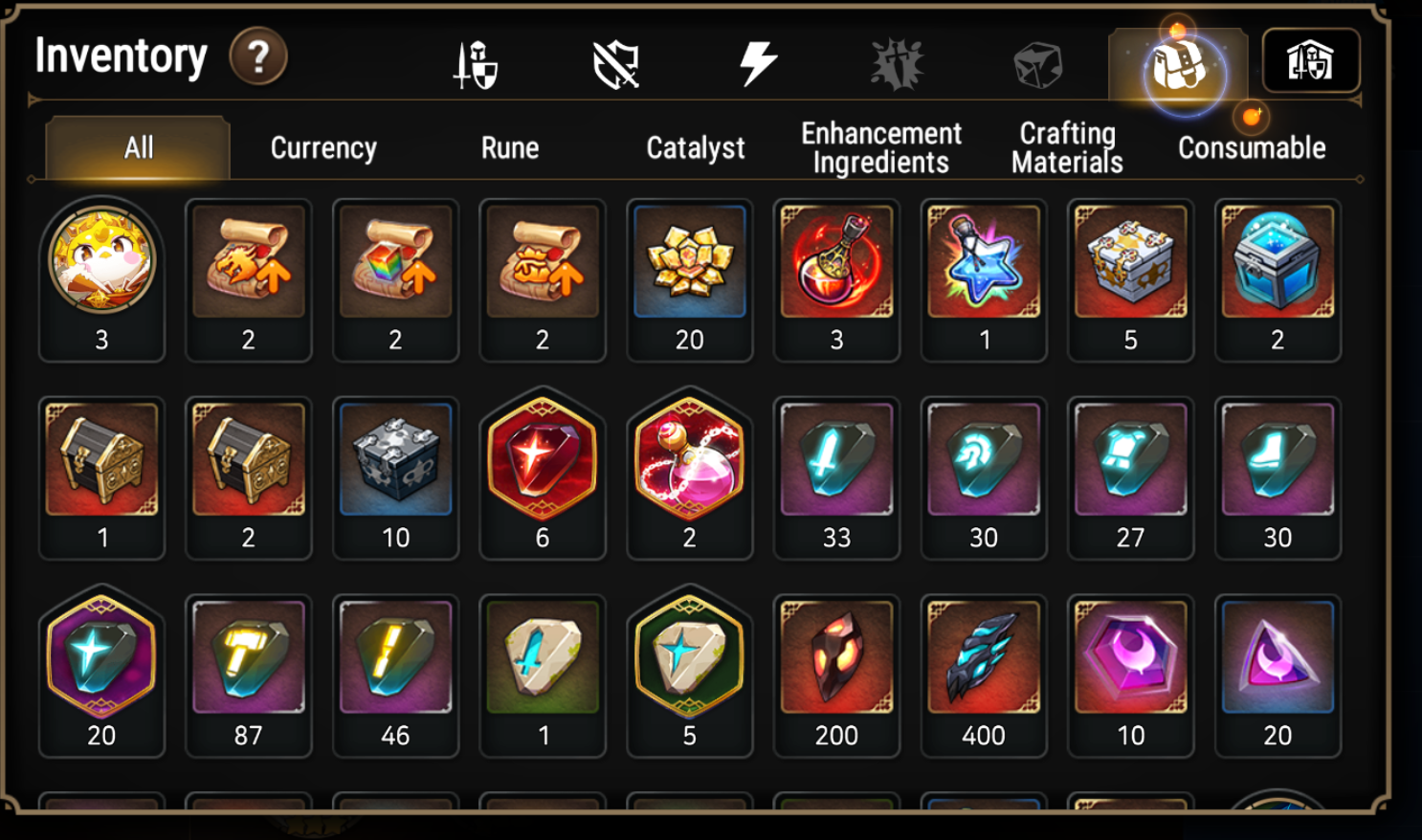Click the dice icon in the top bar
The width and height of the screenshot is (1422, 840).
(1038, 60)
